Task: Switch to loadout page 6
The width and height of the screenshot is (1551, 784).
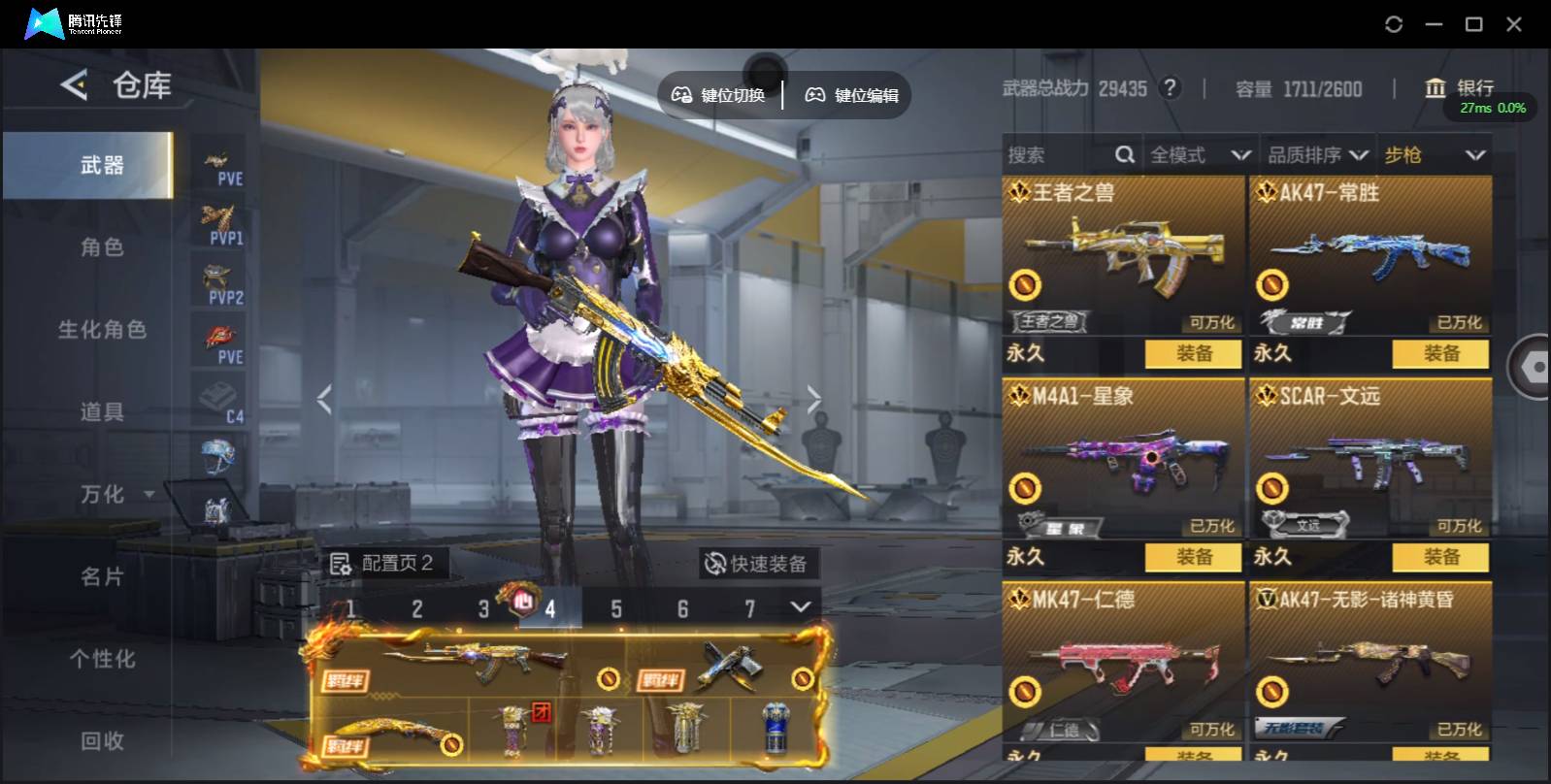Action: [682, 609]
